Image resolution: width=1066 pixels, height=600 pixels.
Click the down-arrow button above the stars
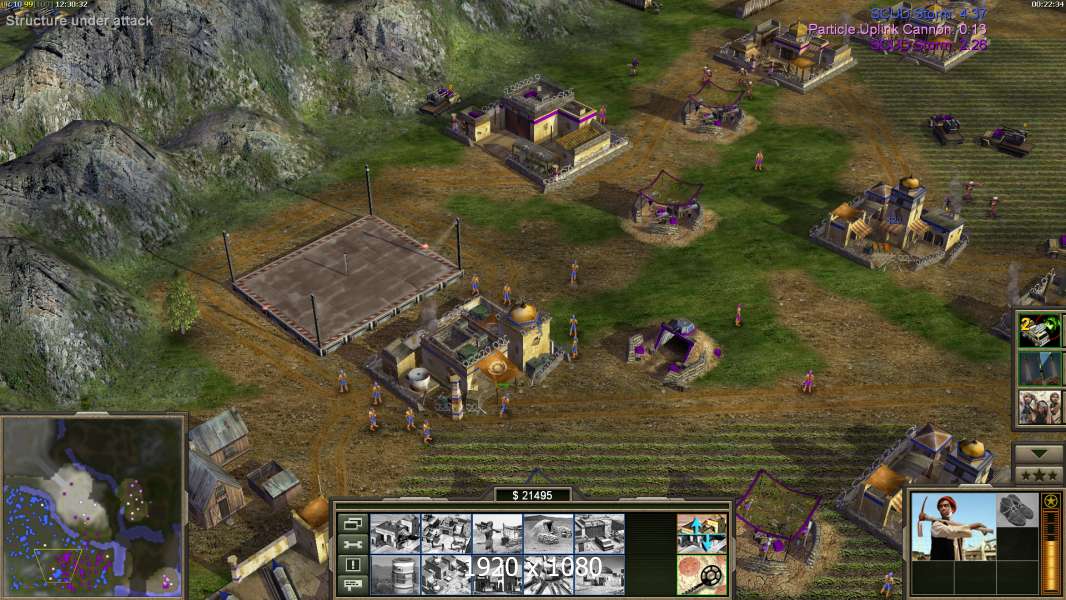pos(1038,453)
